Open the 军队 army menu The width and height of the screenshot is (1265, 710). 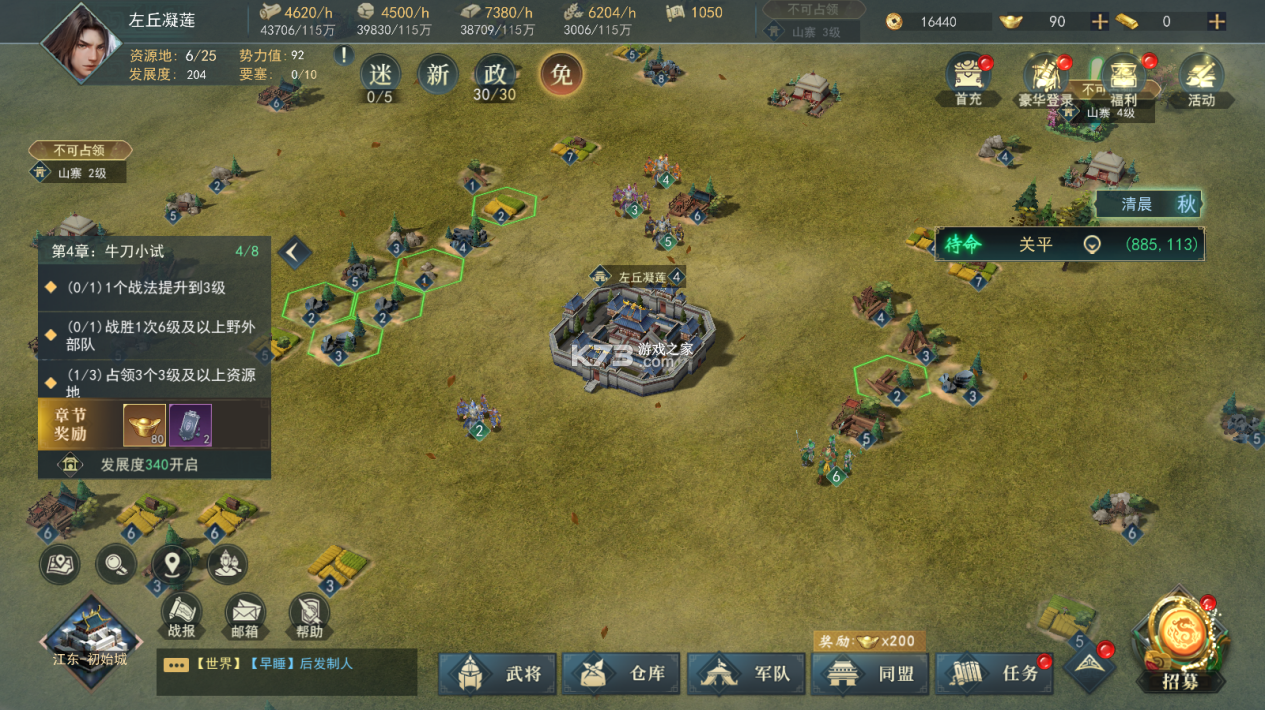[745, 673]
